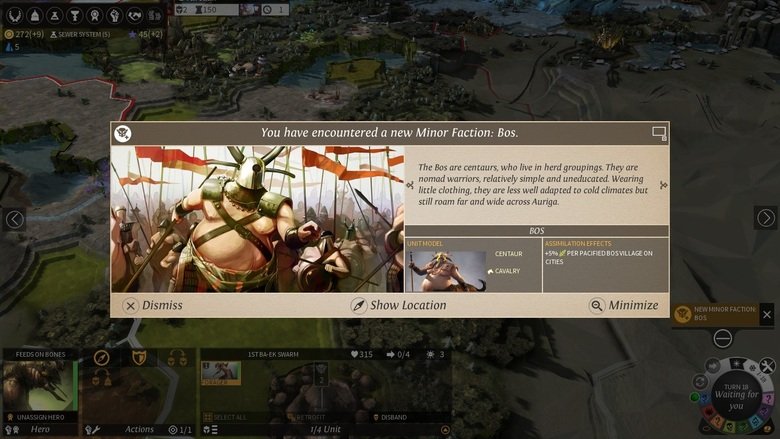Go to the next notification with right arrow
The image size is (780, 439).
coord(765,218)
